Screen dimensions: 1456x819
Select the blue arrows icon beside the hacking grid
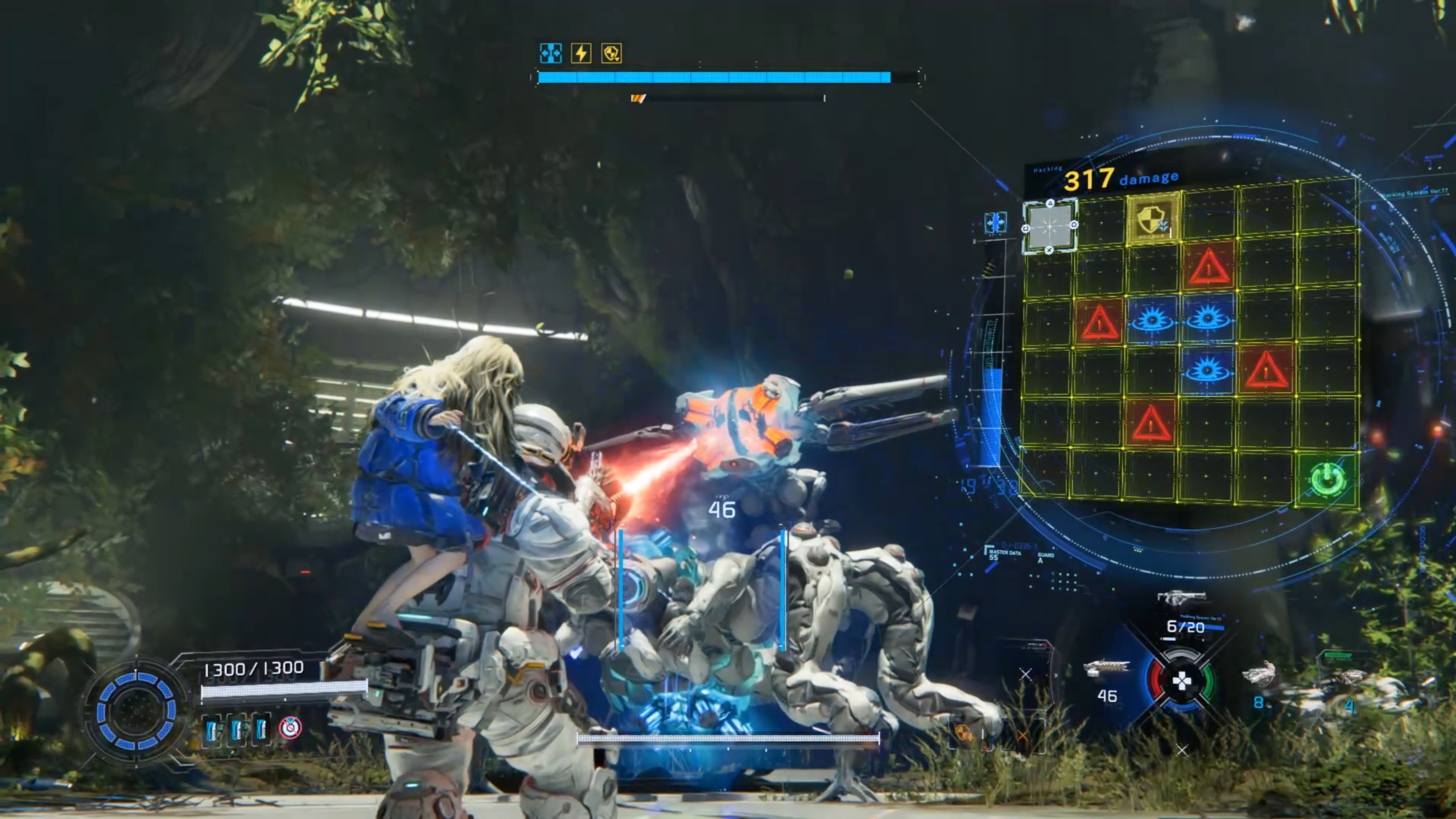click(x=995, y=222)
